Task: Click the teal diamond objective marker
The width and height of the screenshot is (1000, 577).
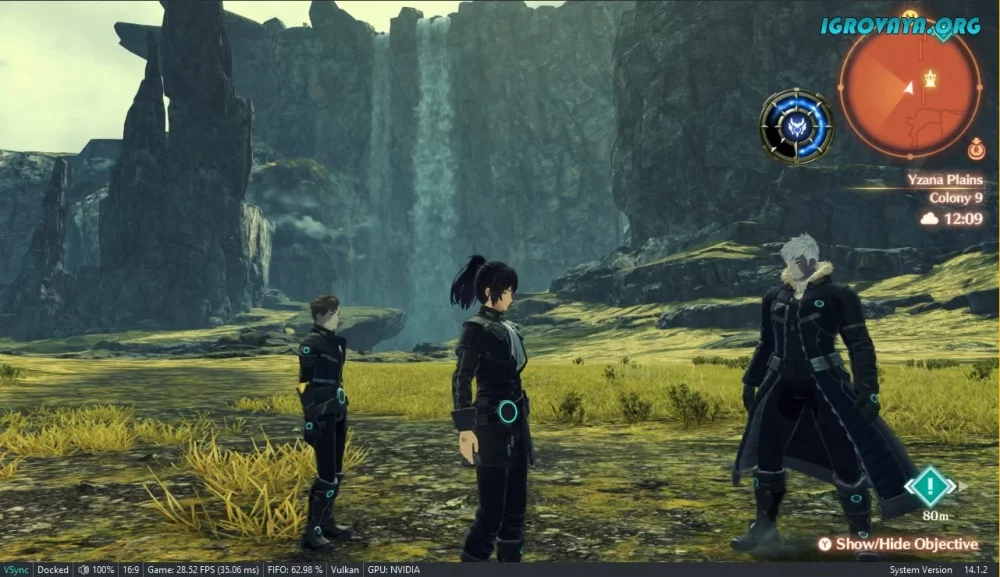Action: [x=930, y=487]
